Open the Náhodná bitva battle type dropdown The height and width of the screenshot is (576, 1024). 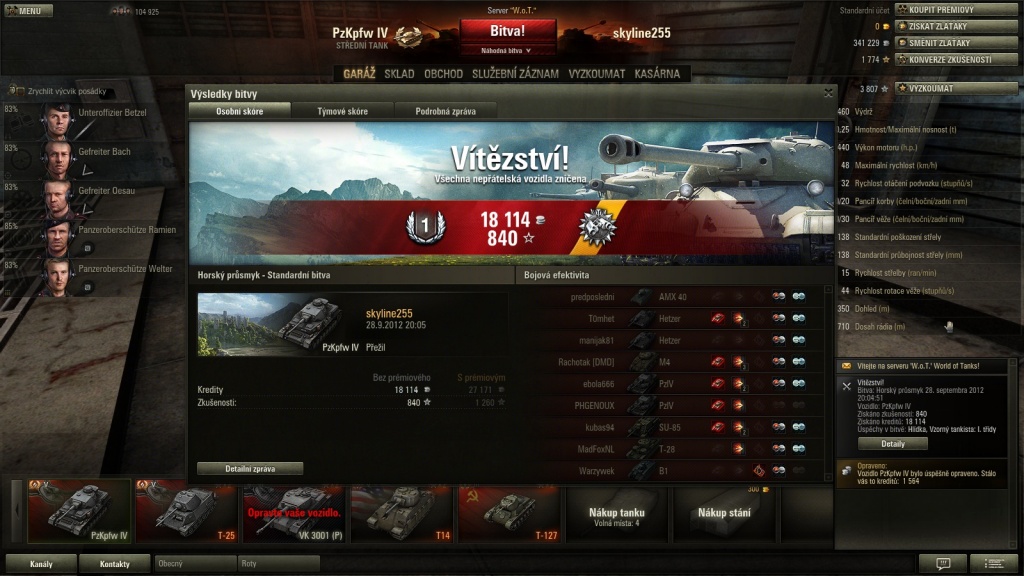click(507, 50)
